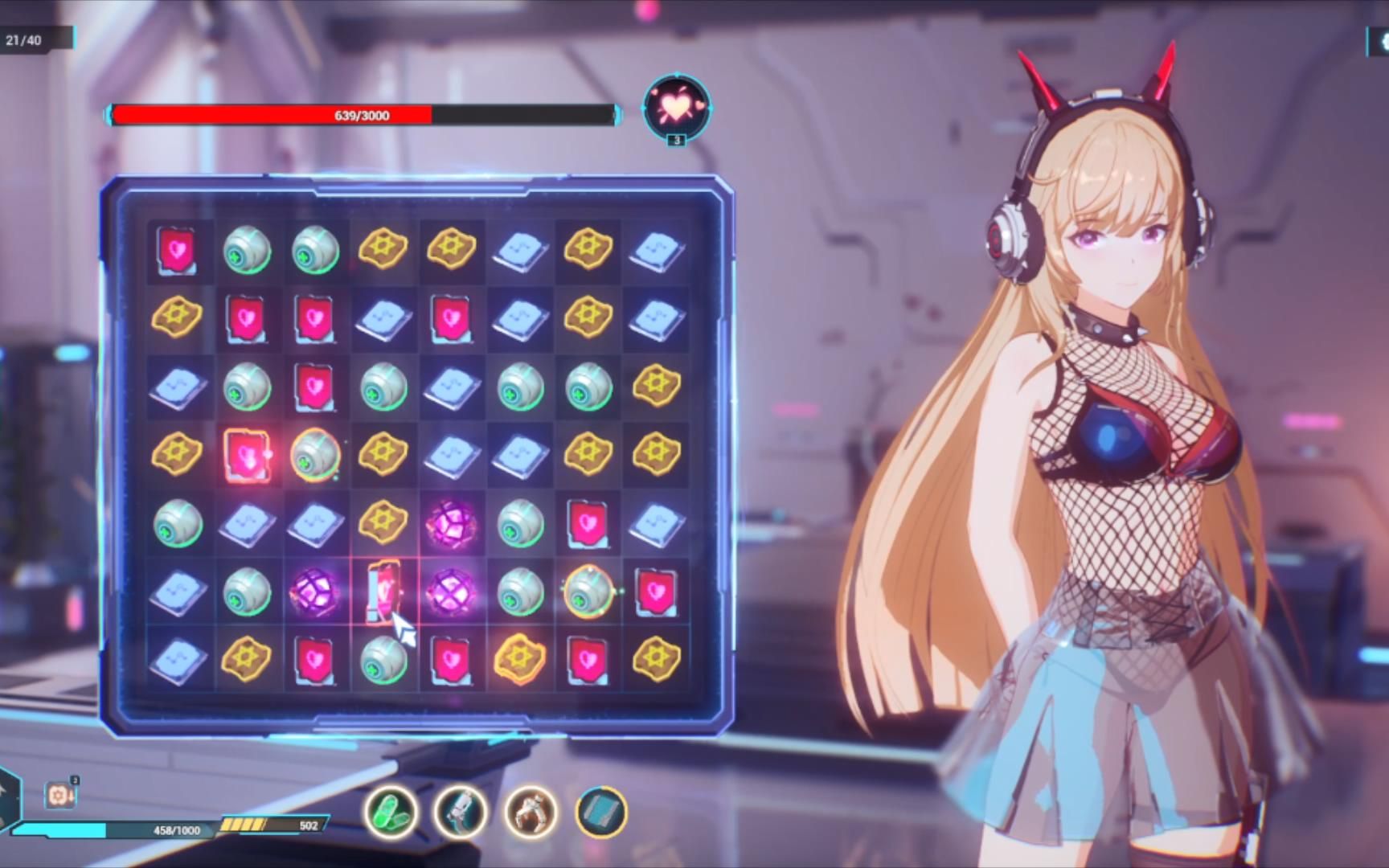Select the heart card tile under the cursor
Viewport: 1389px width, 868px height.
coord(383,592)
